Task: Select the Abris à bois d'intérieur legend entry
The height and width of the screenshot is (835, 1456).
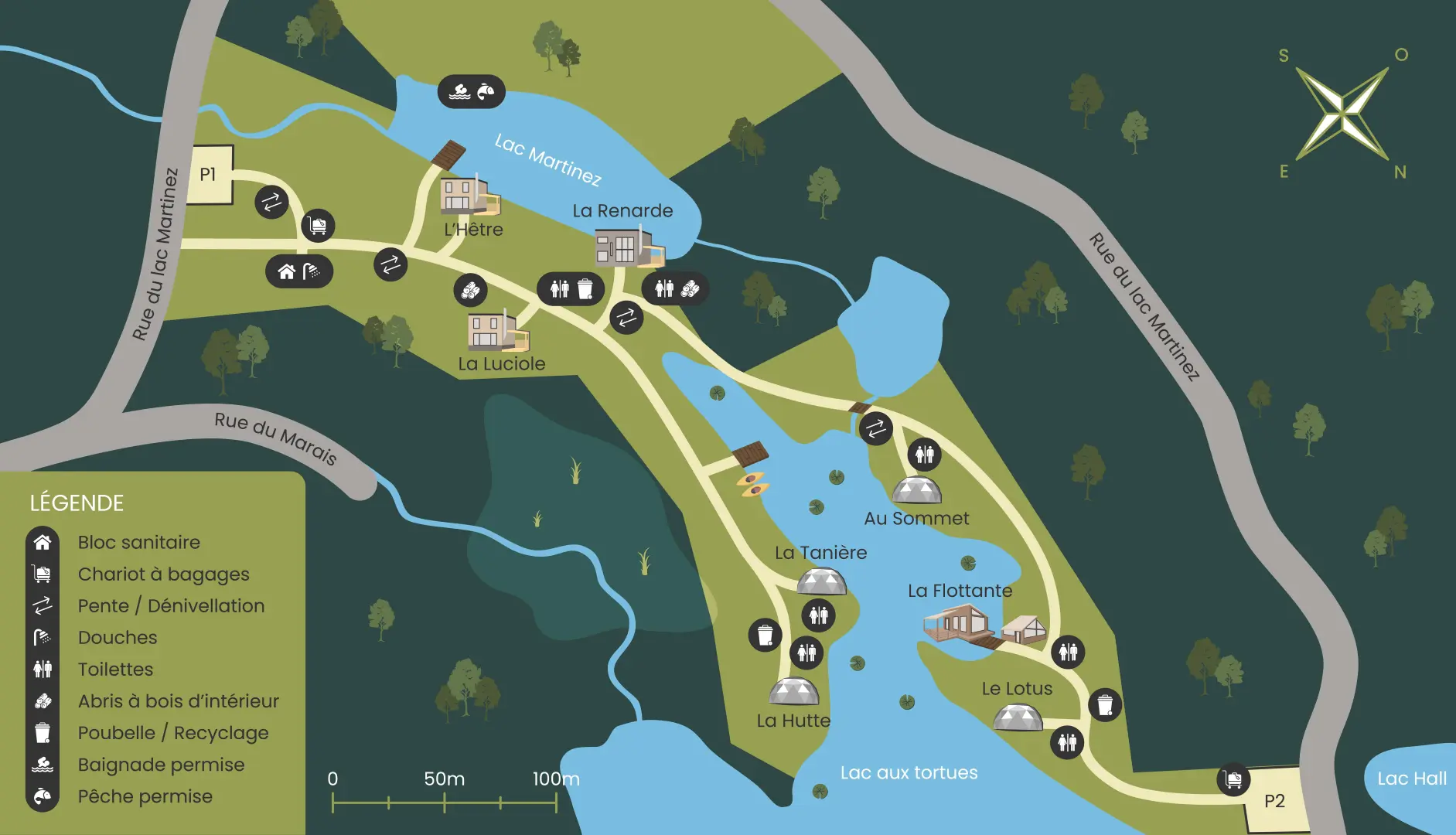Action: (178, 700)
